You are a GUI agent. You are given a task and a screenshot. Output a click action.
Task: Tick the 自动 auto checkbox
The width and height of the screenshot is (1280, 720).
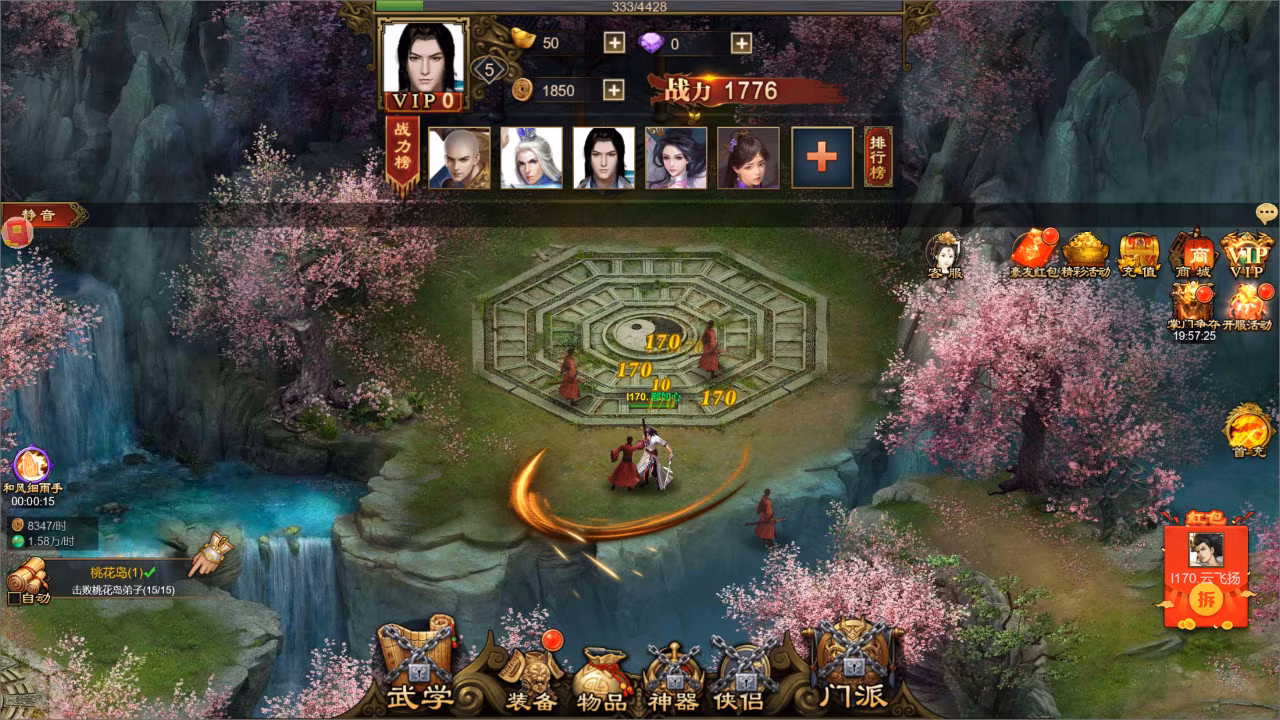[x=14, y=598]
